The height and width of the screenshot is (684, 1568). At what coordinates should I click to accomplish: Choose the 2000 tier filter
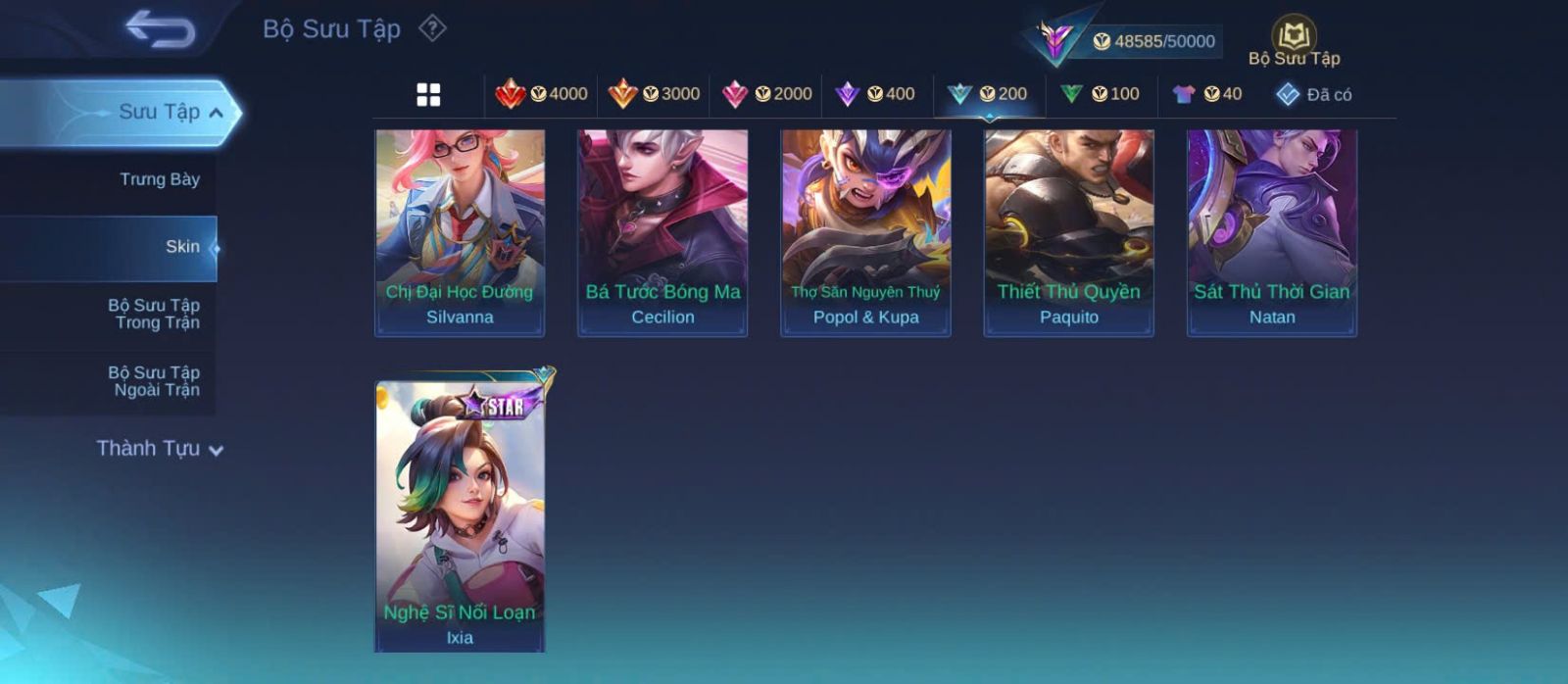(x=767, y=94)
